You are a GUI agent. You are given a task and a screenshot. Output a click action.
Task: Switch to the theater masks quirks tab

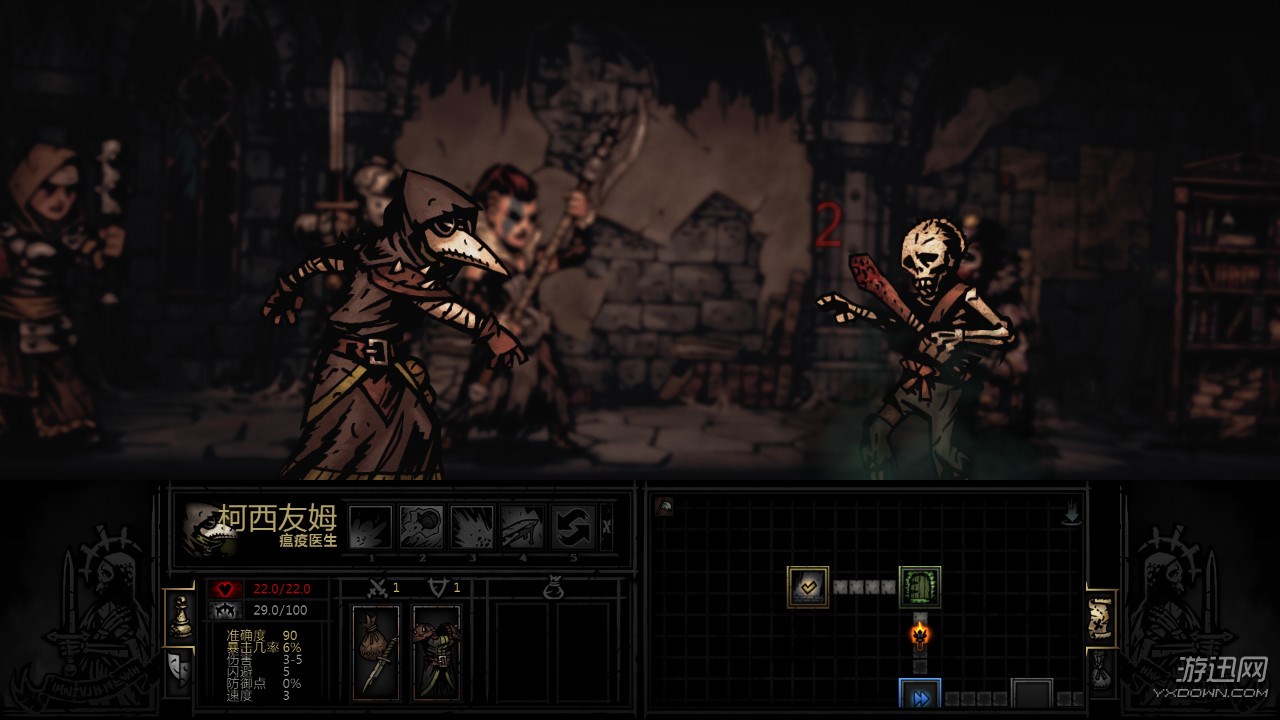tap(180, 667)
